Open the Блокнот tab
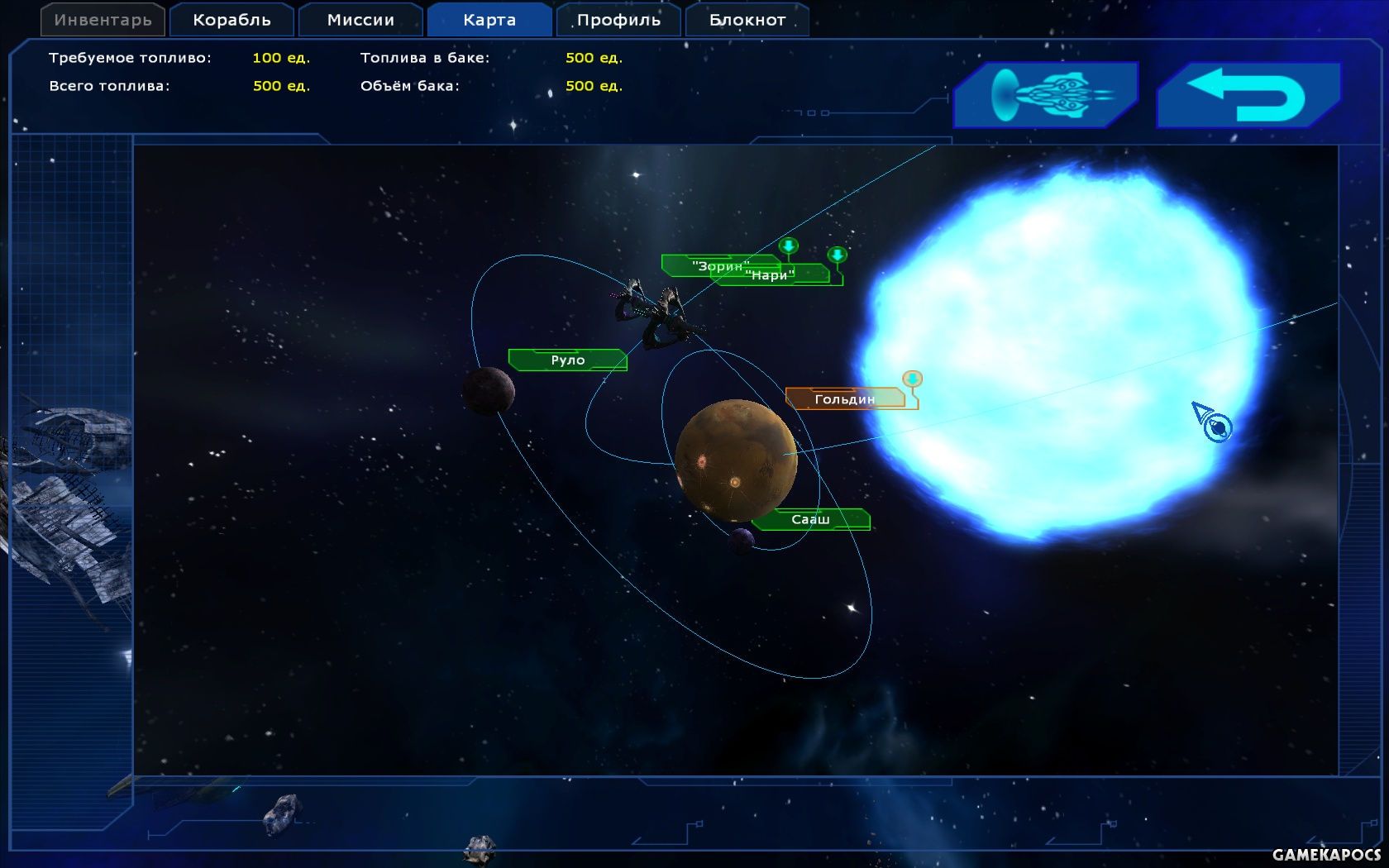This screenshot has width=1389, height=868. pyautogui.click(x=747, y=20)
